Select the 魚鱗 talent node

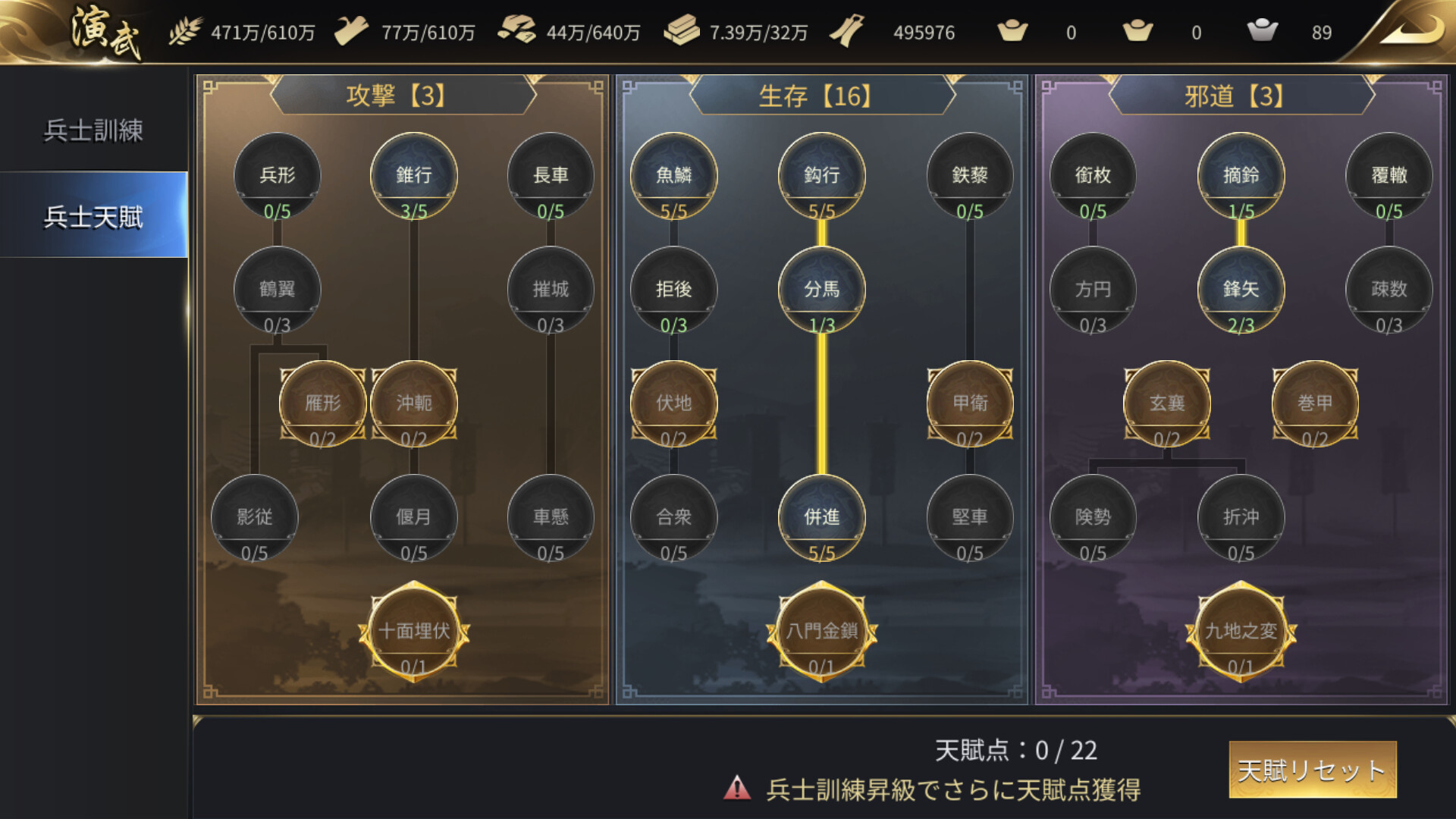coord(673,174)
